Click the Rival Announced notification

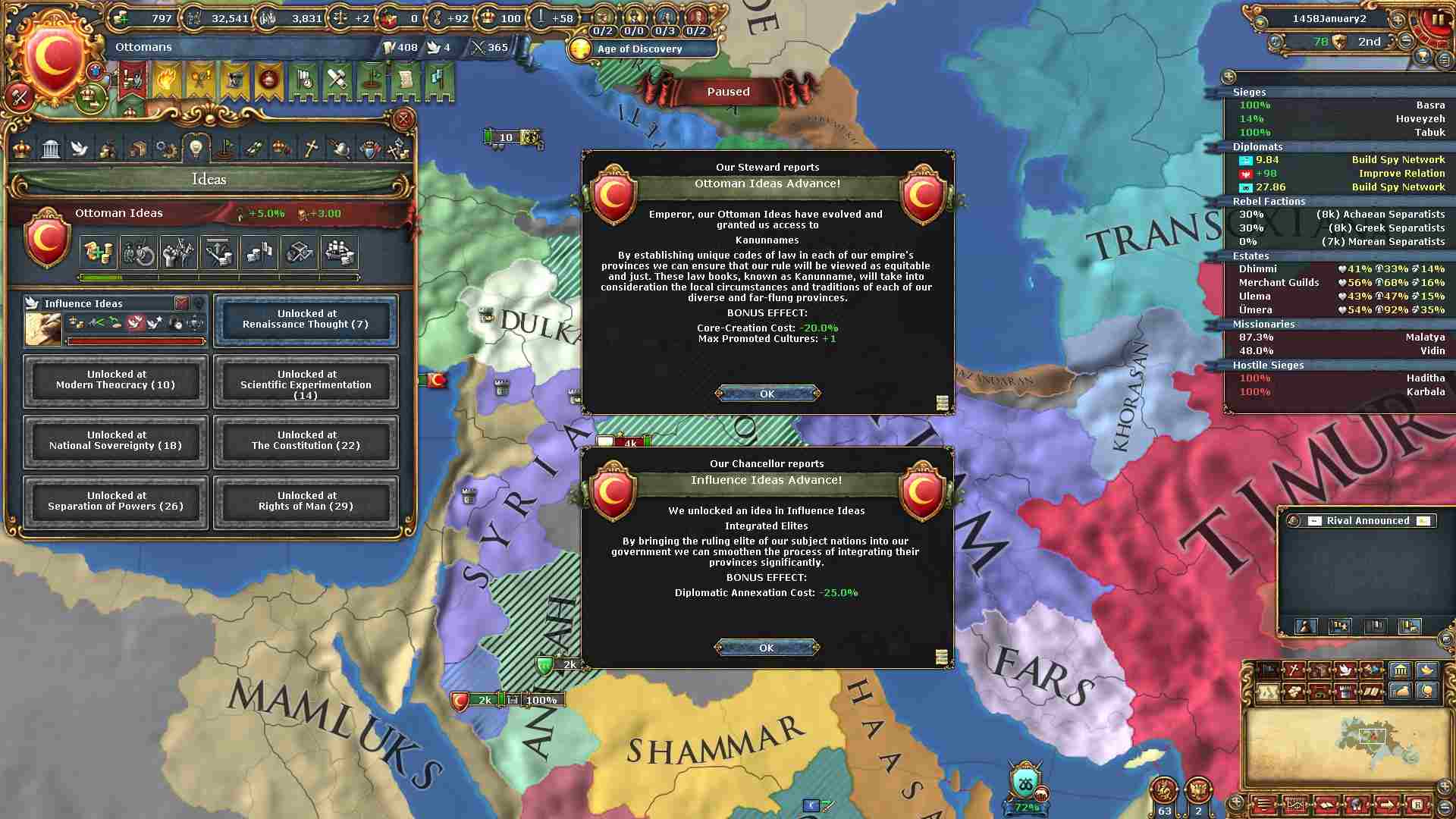tap(1367, 521)
